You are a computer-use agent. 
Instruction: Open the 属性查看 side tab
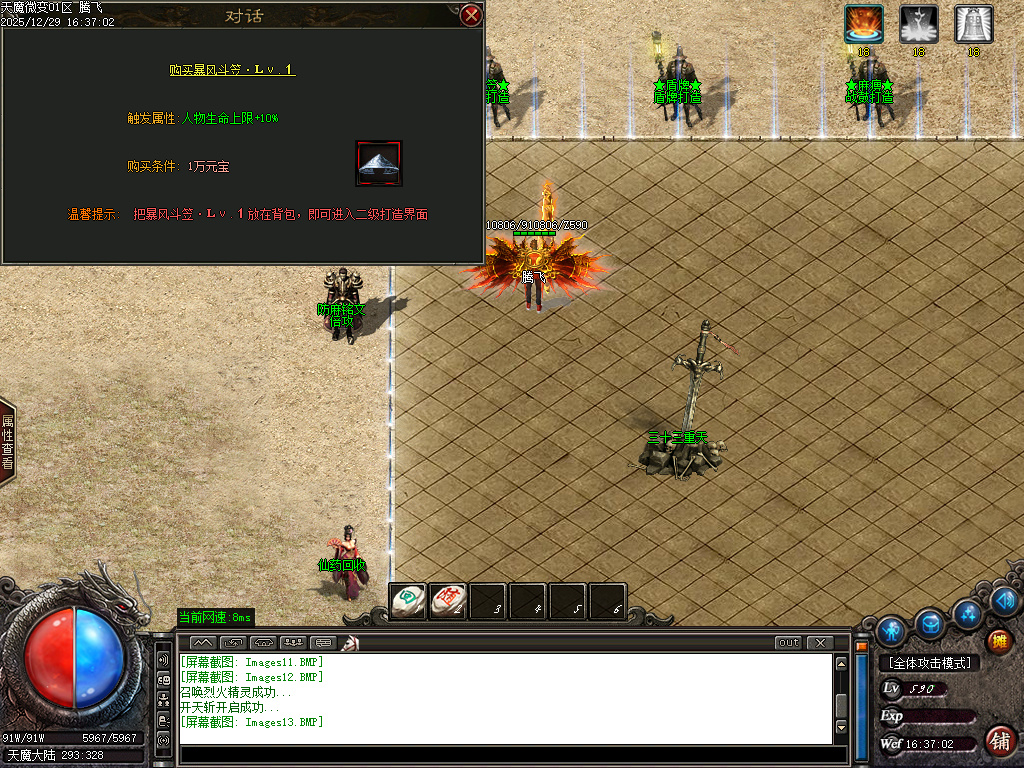[8, 442]
